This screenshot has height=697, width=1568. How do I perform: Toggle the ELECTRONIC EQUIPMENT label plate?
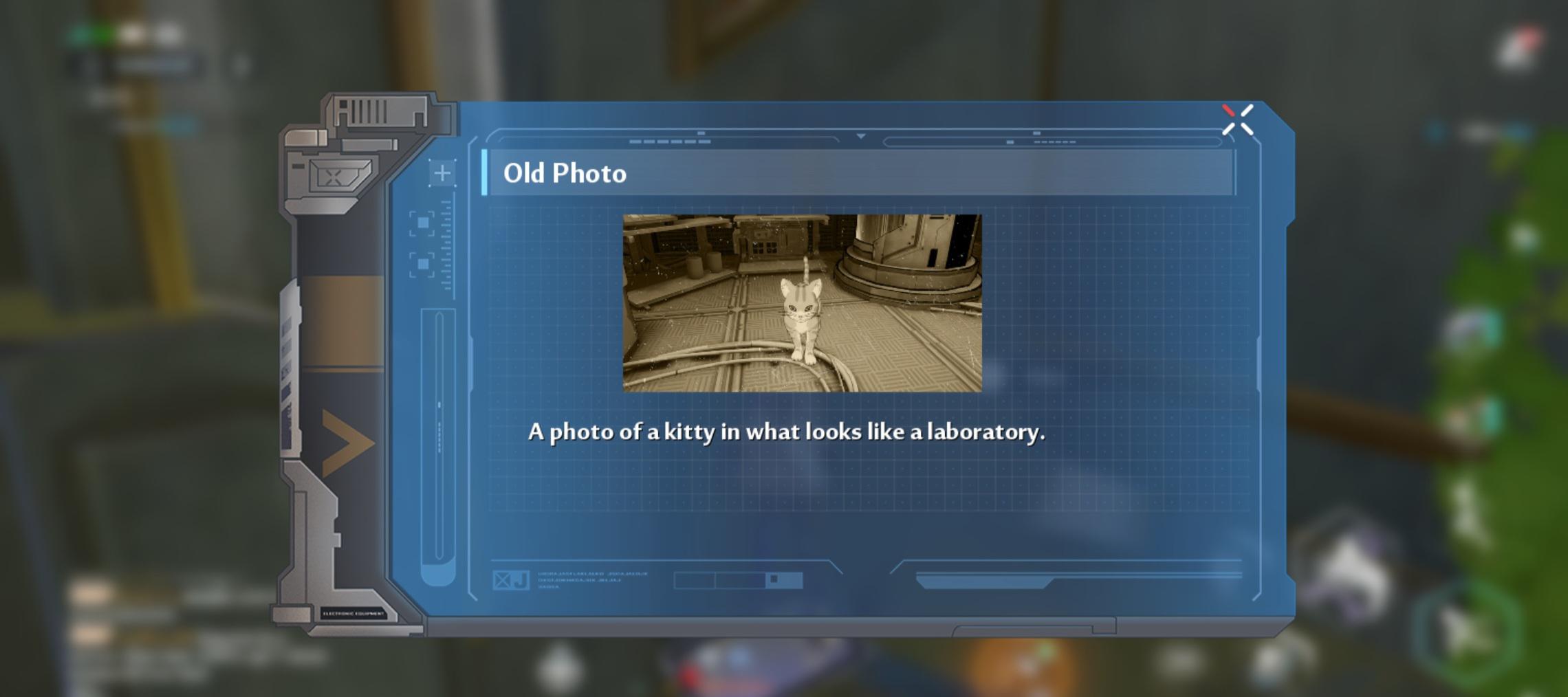coord(352,612)
